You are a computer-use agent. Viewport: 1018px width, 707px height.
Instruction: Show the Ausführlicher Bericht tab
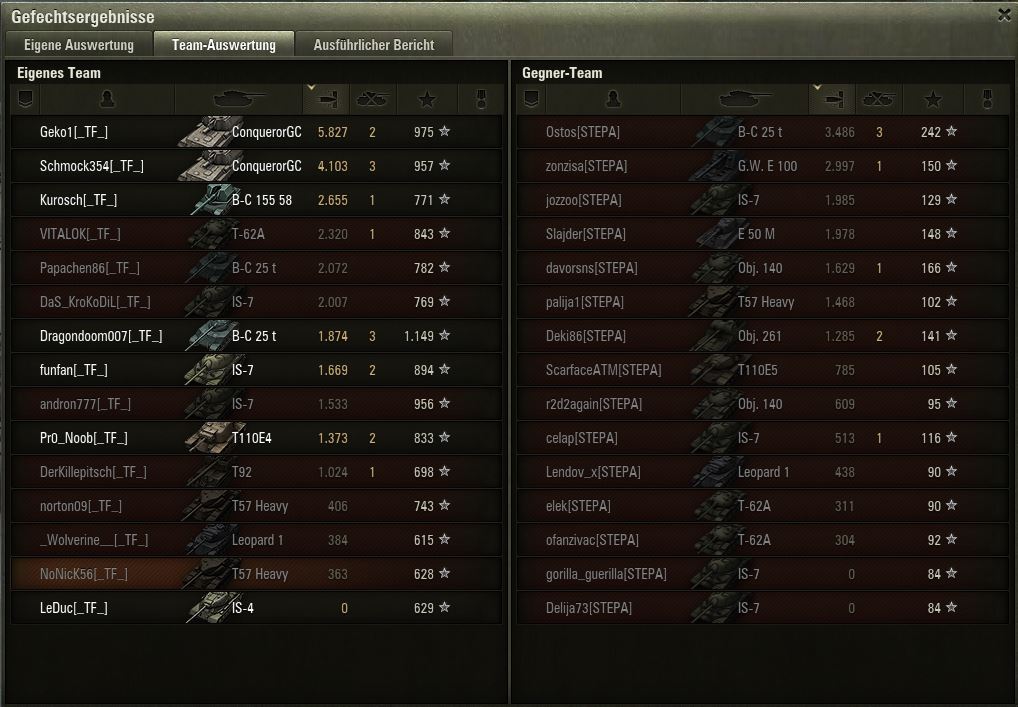point(373,45)
